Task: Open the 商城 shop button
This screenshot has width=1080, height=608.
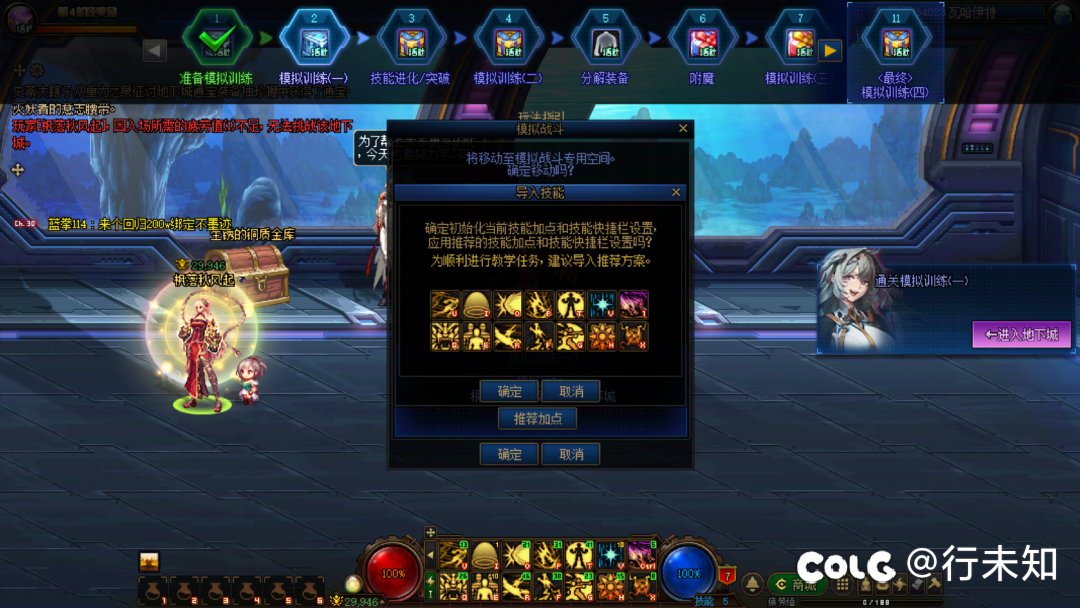Action: (797, 584)
